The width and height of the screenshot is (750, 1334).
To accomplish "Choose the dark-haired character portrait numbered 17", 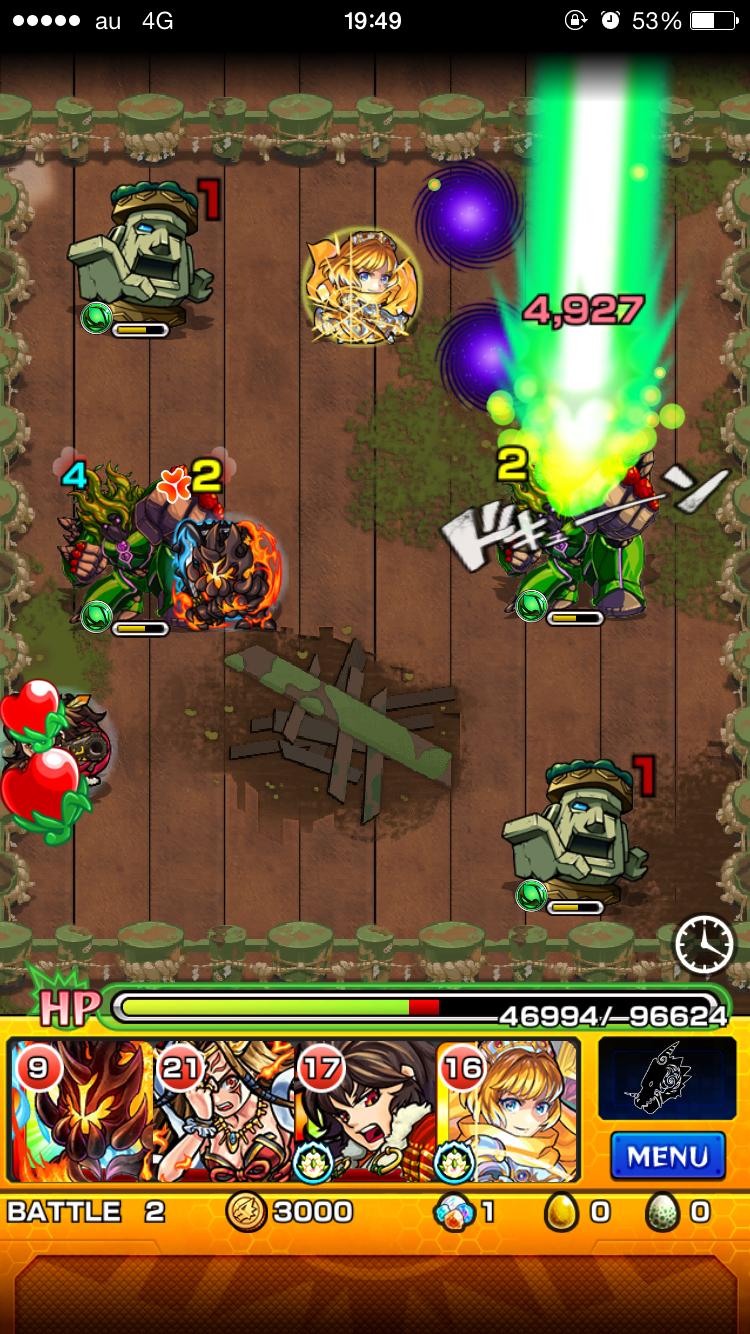I will click(x=367, y=1110).
